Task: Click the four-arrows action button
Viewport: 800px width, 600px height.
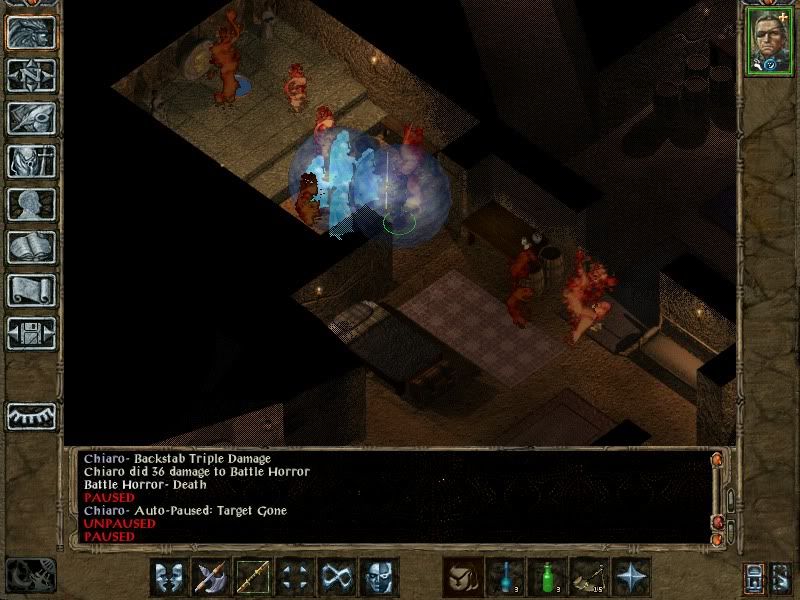Action: pos(295,577)
